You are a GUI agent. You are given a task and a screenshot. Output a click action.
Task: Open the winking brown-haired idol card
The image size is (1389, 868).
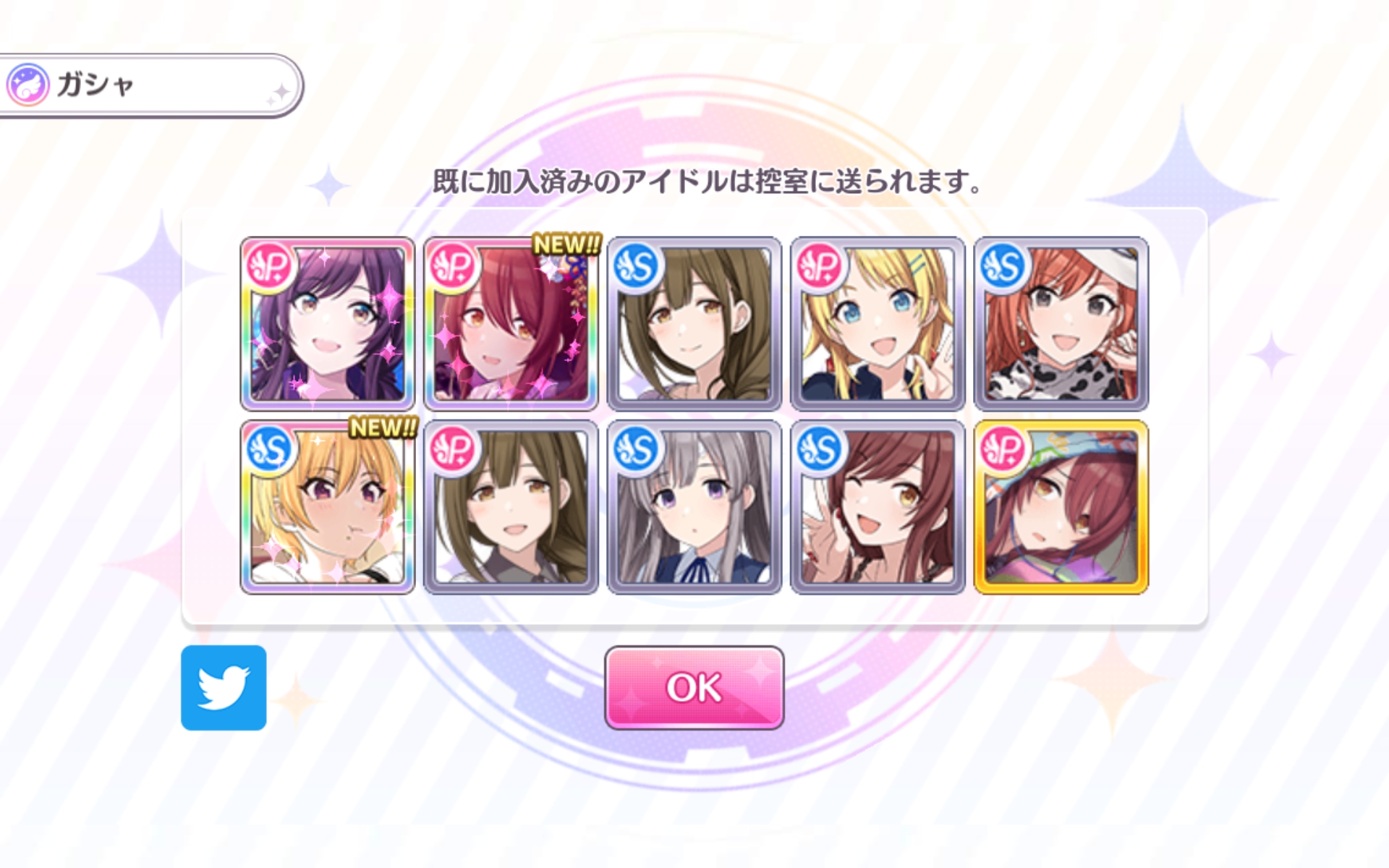[x=878, y=507]
